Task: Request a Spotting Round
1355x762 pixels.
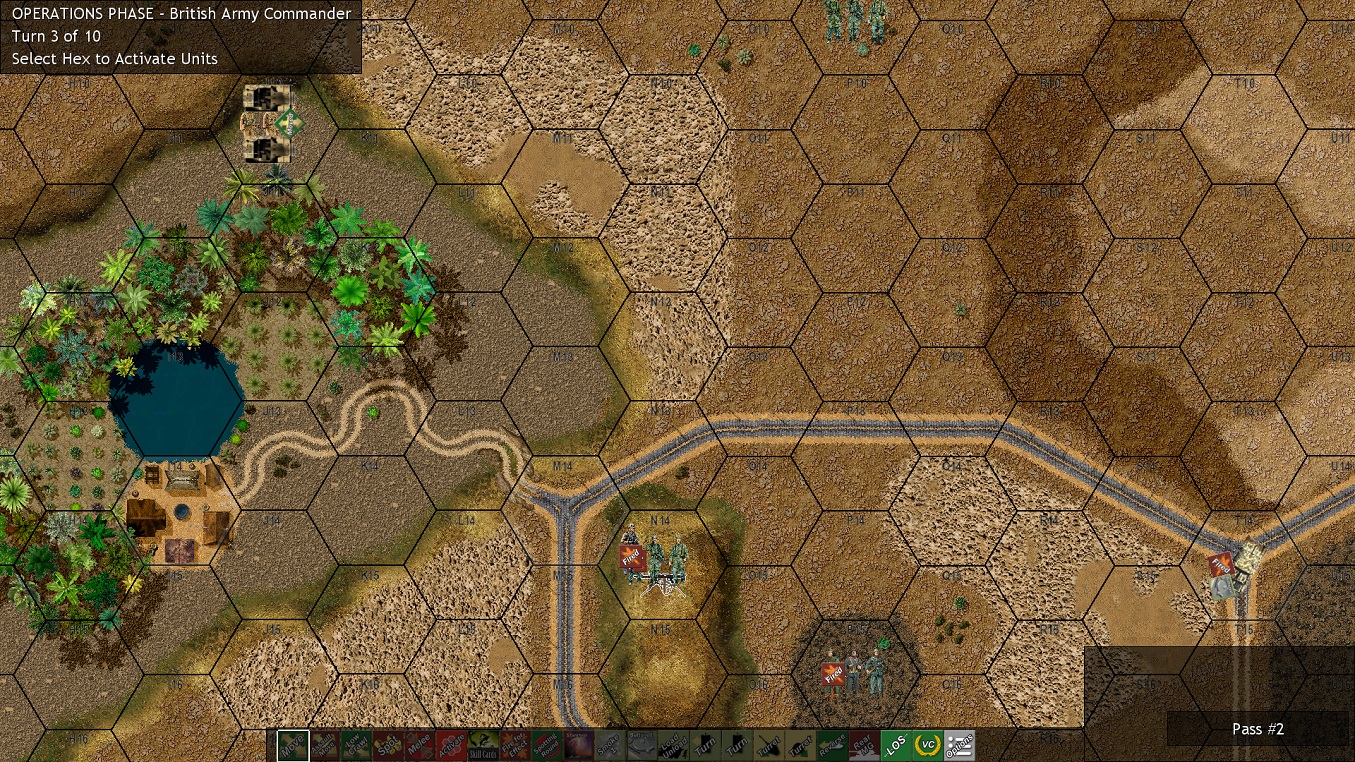Action: click(545, 744)
